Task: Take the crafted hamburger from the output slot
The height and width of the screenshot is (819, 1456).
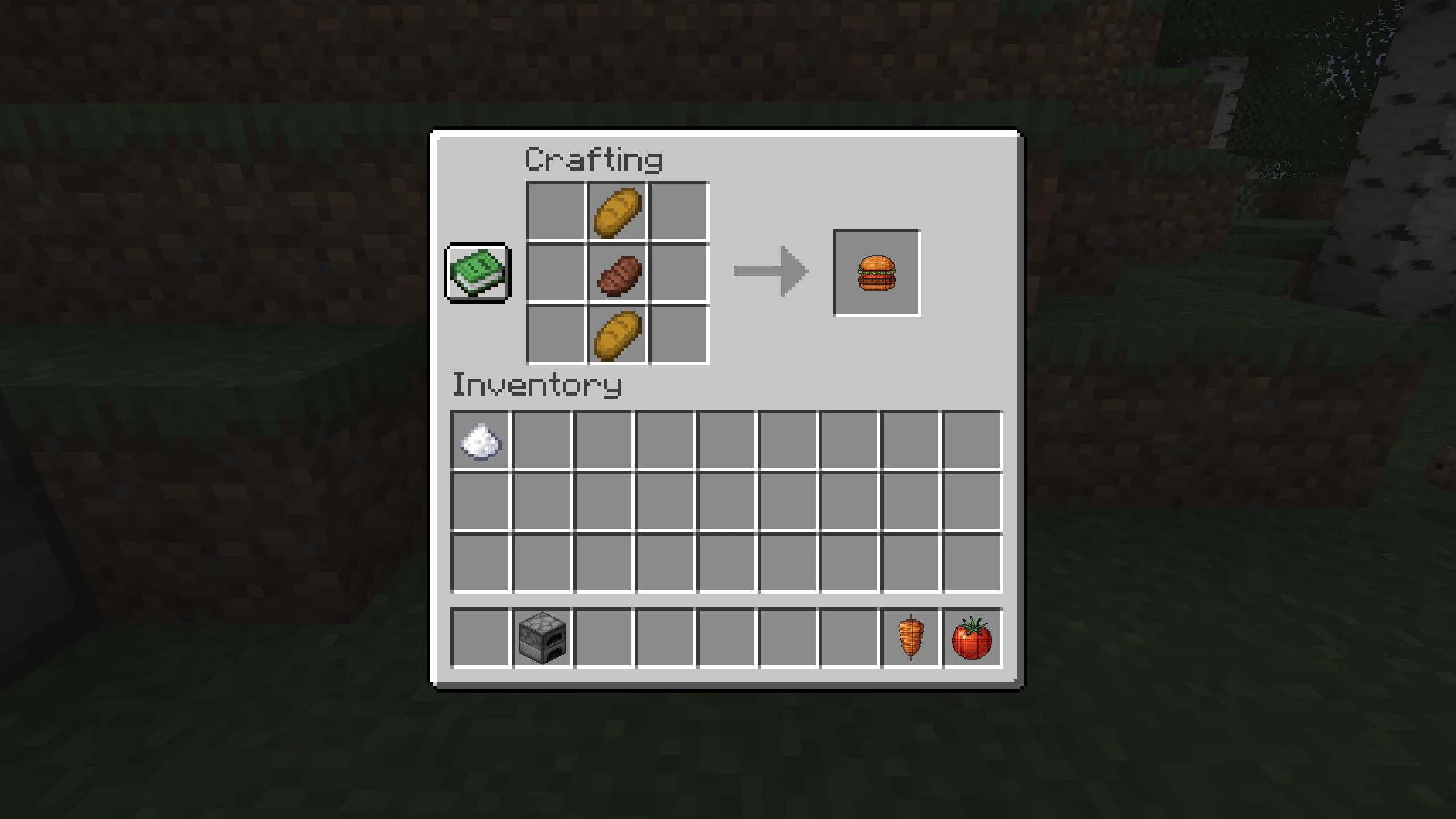Action: (x=876, y=273)
